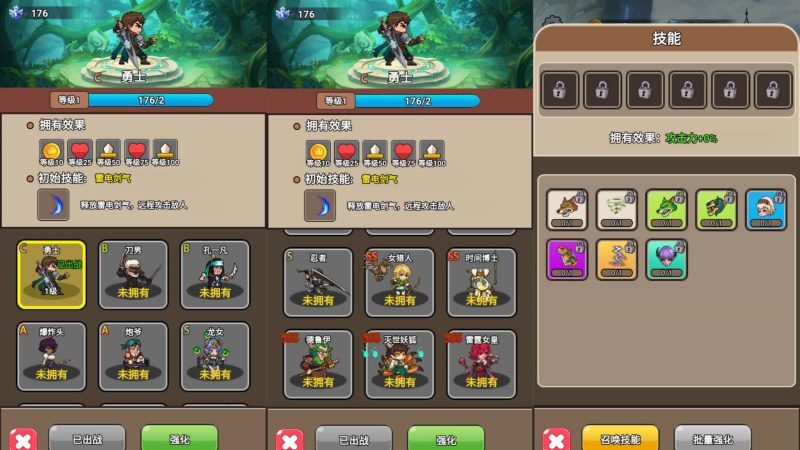Choose the purple-haired horned character skill icon
This screenshot has height=450, width=800.
click(666, 259)
